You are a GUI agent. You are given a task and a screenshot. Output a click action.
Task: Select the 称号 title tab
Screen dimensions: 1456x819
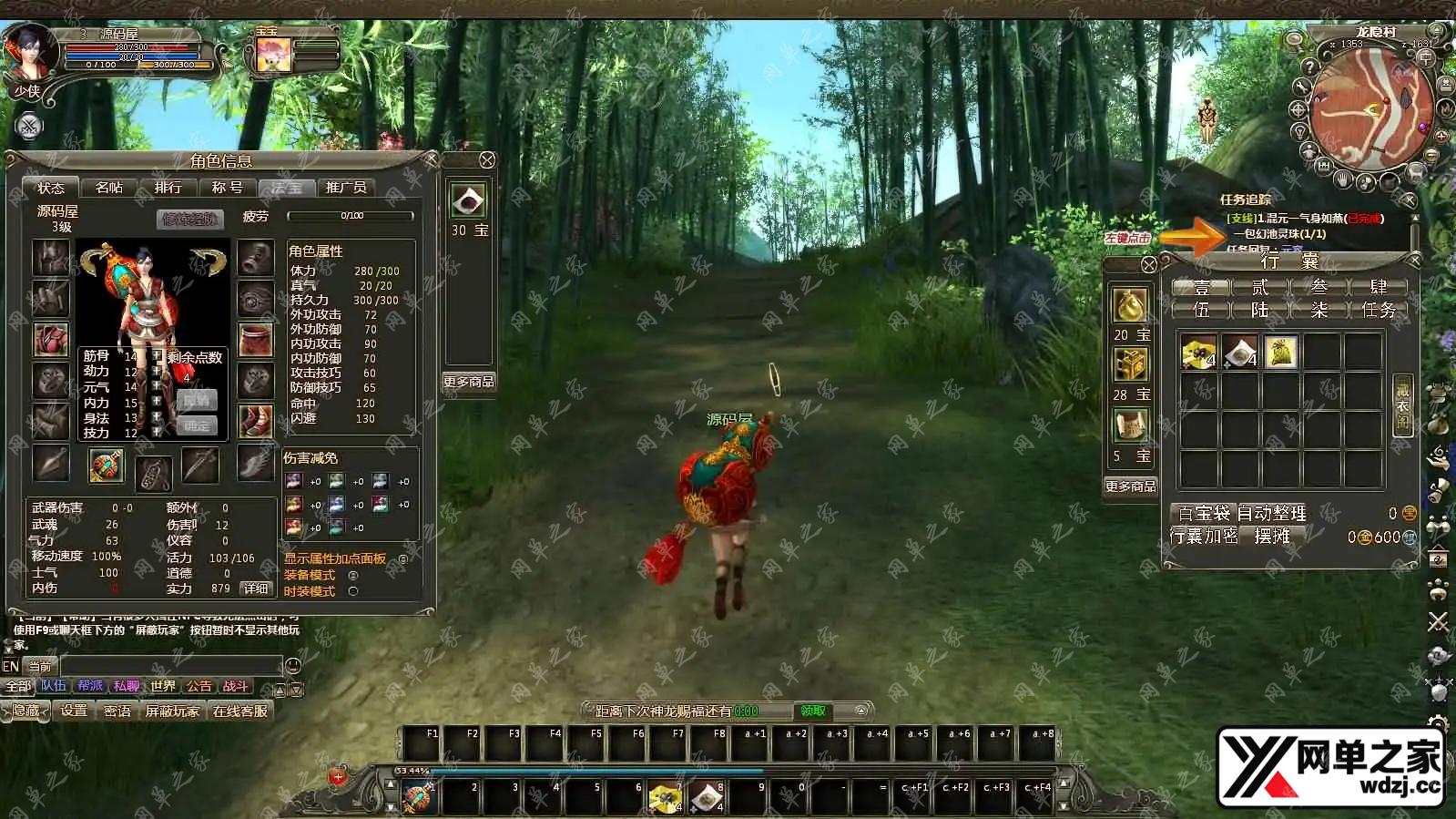[x=227, y=188]
